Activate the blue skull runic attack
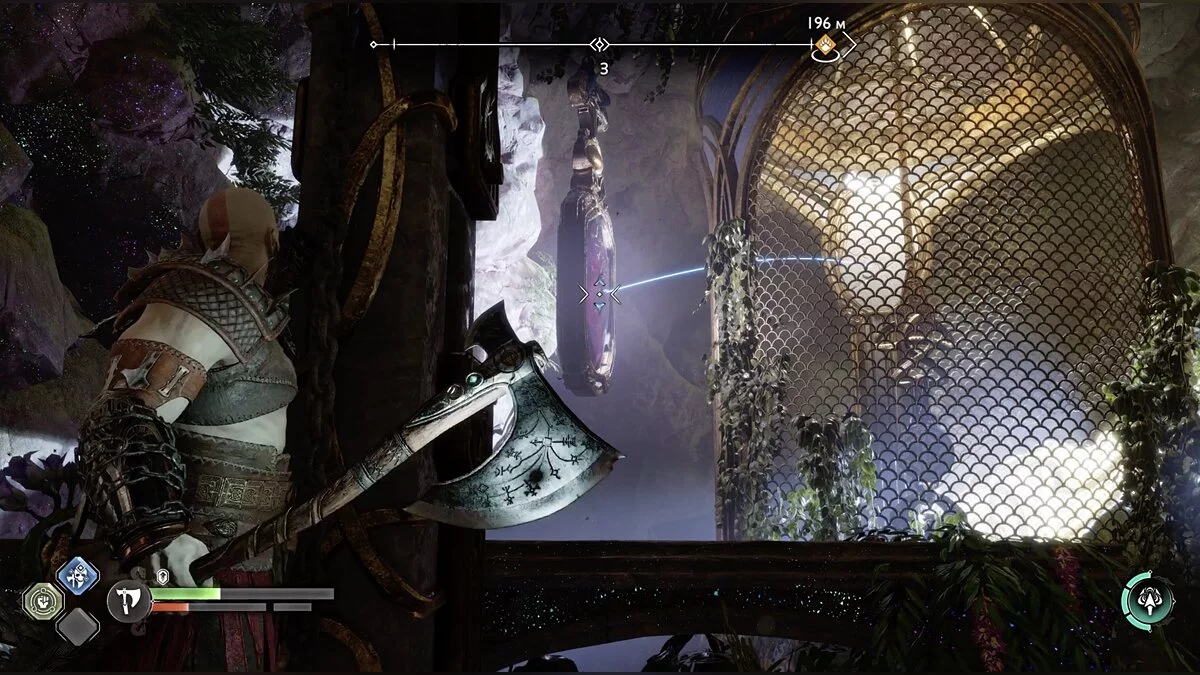Screen dimensions: 1200x675 (77, 575)
